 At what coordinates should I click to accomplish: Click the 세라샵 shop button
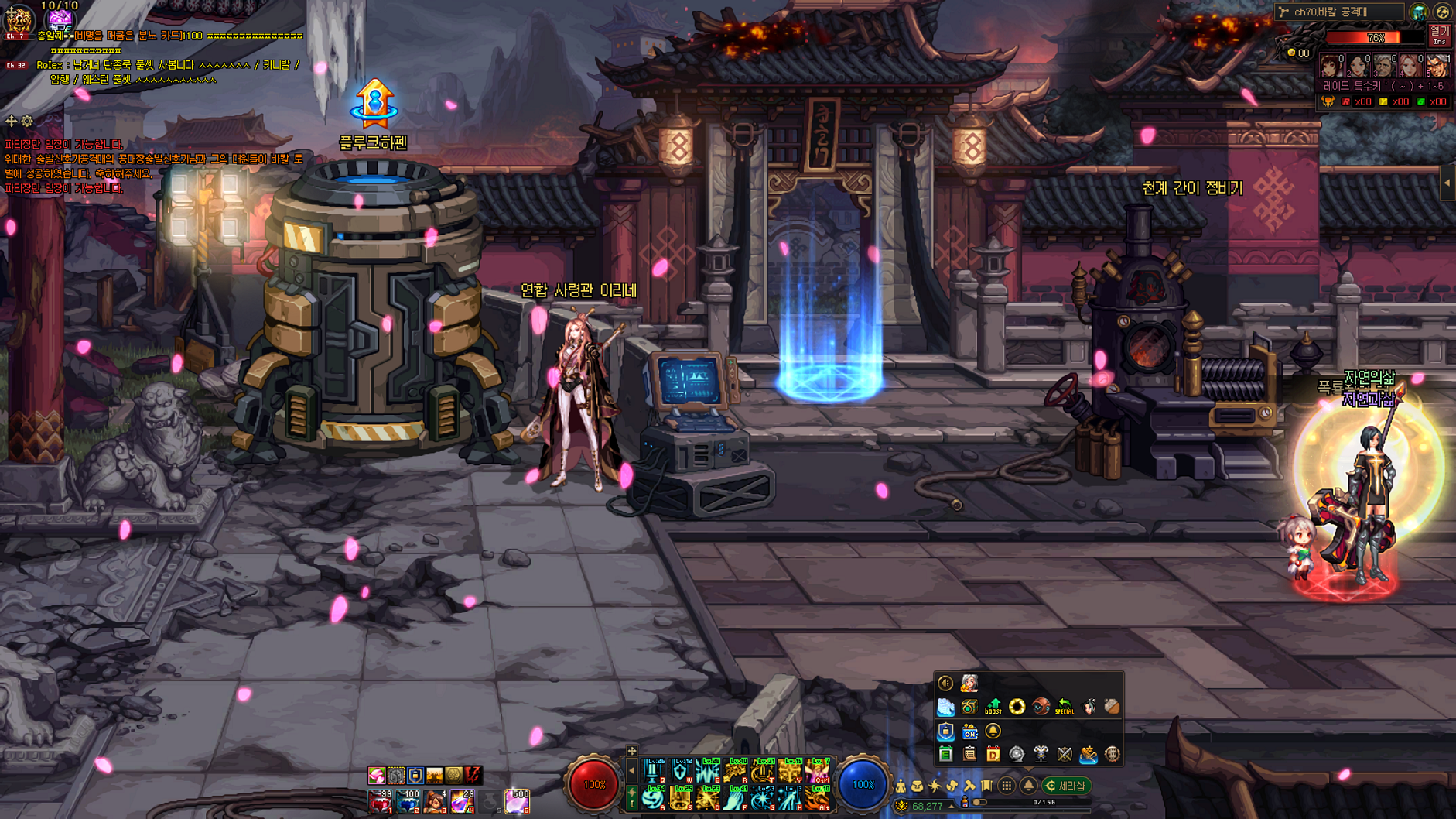[x=1066, y=786]
